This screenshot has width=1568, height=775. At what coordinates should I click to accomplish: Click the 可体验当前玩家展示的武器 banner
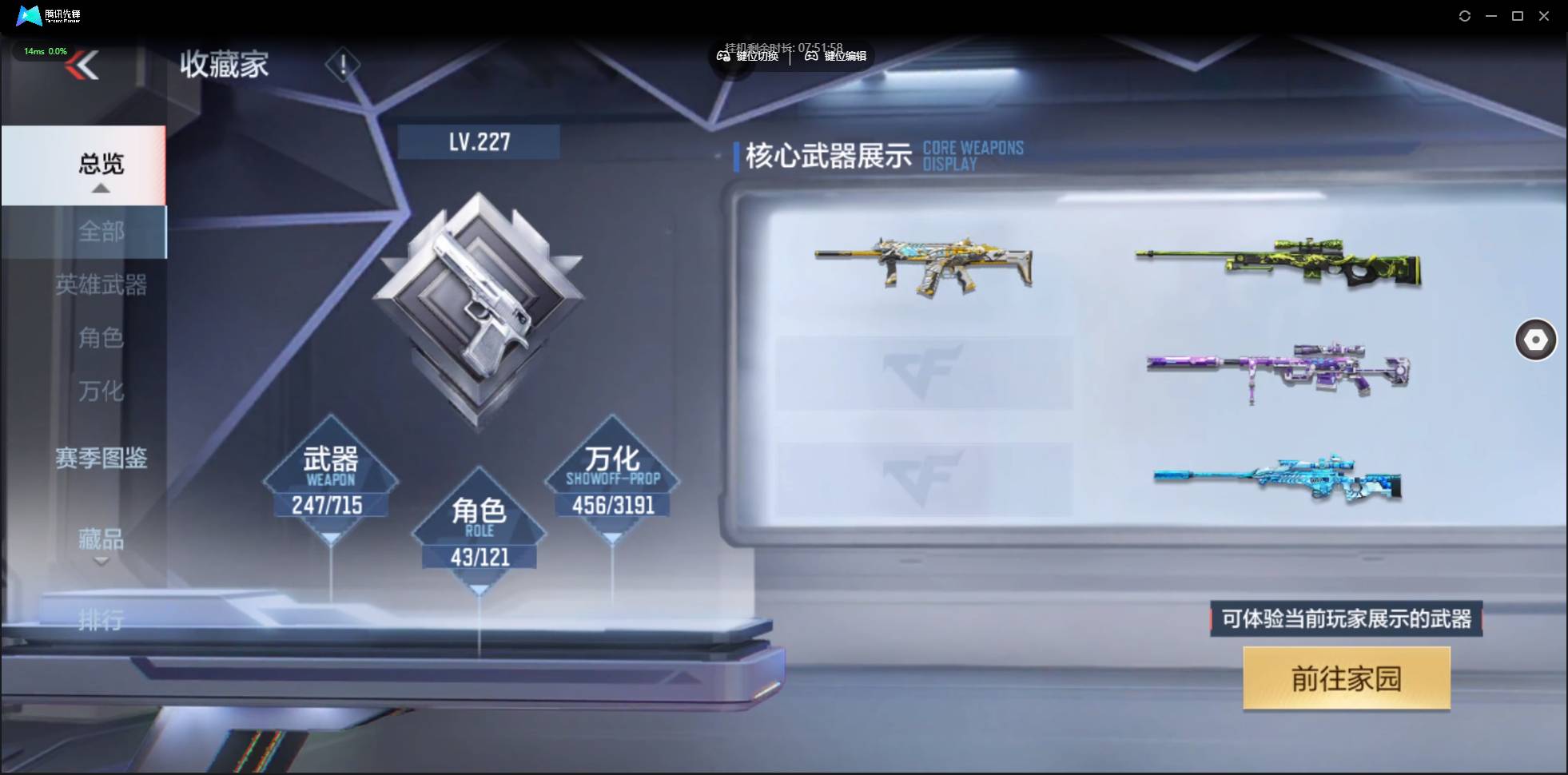[1345, 619]
